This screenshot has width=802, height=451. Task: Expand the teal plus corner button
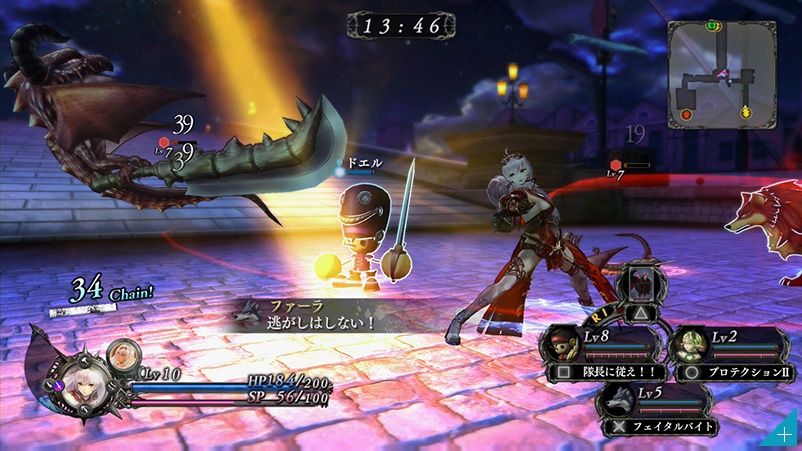coord(786,436)
